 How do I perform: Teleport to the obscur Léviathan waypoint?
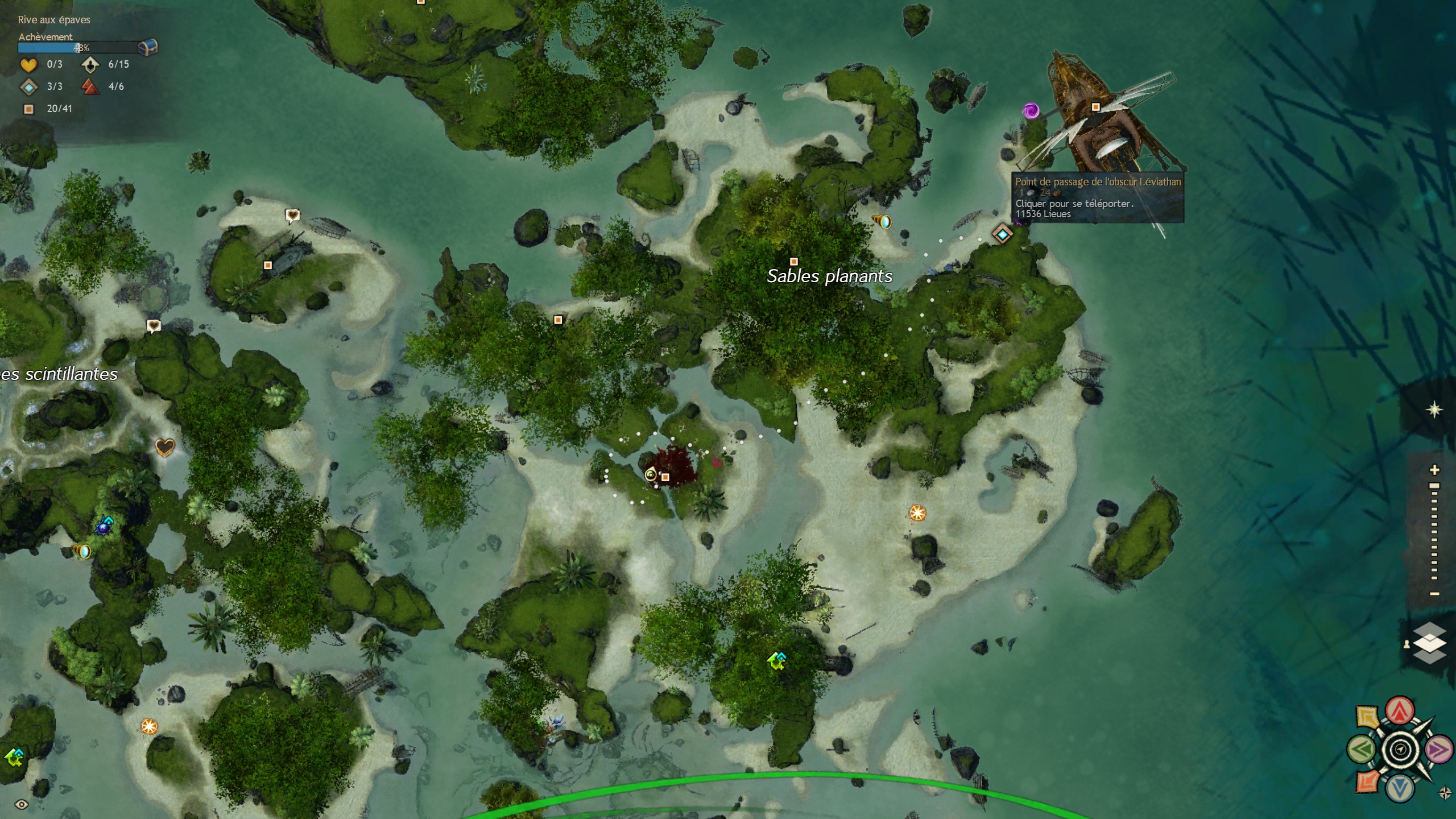(1002, 234)
